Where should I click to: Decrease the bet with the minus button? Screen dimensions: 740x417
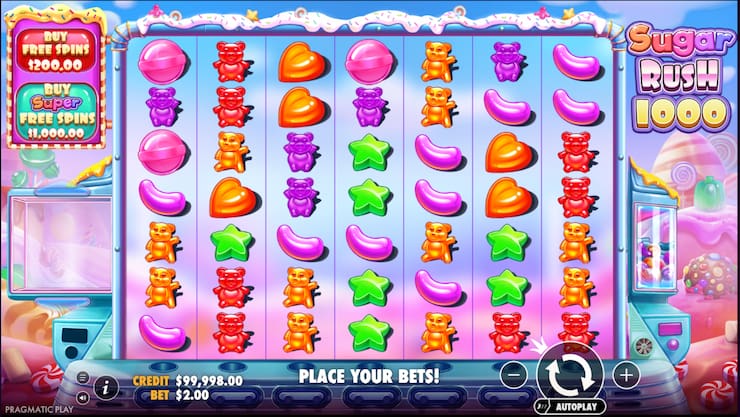click(513, 376)
